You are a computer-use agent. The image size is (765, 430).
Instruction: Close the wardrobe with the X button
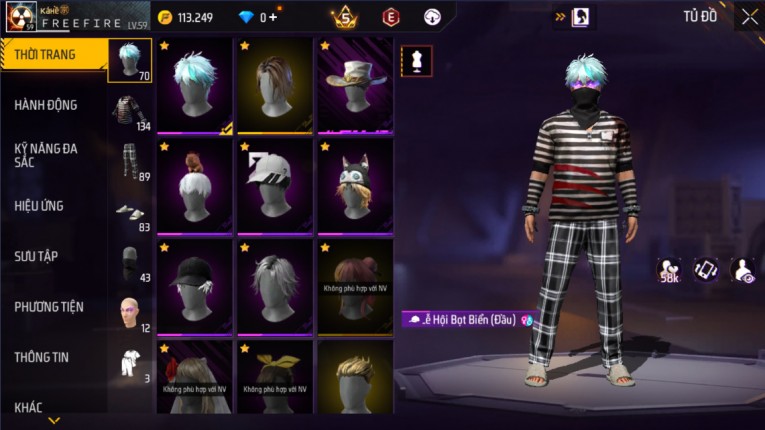[x=749, y=17]
